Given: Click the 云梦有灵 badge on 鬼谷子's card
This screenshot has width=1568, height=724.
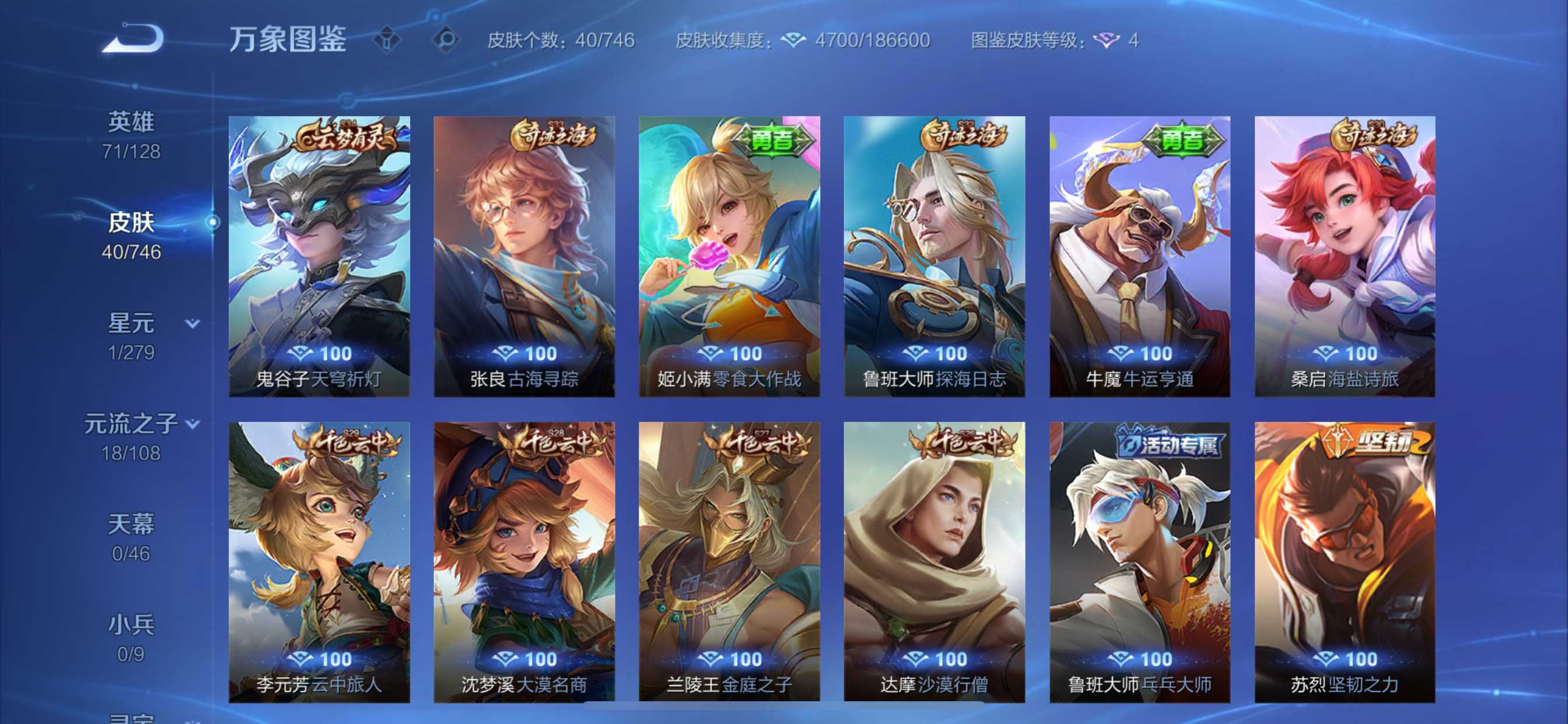Looking at the screenshot, I should point(346,137).
